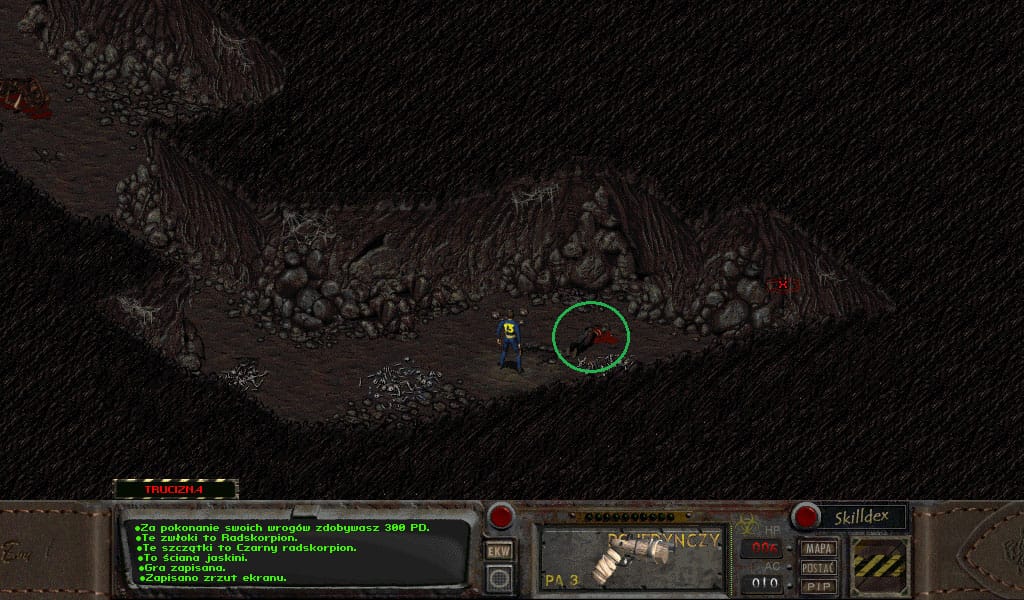Screen dimensions: 1024x600
Task: Open the PIP device
Action: pos(819,585)
